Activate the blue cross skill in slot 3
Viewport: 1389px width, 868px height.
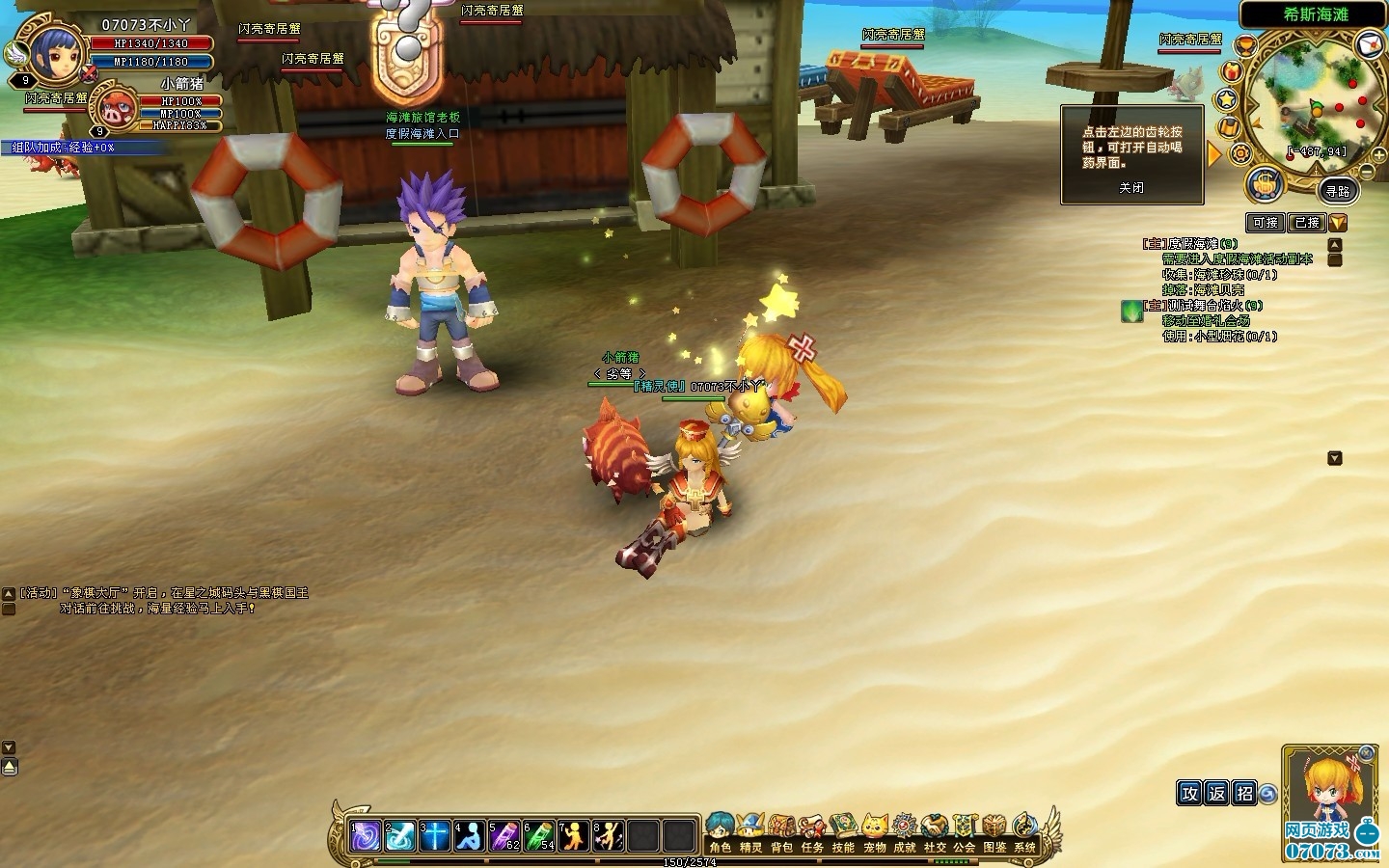click(435, 835)
